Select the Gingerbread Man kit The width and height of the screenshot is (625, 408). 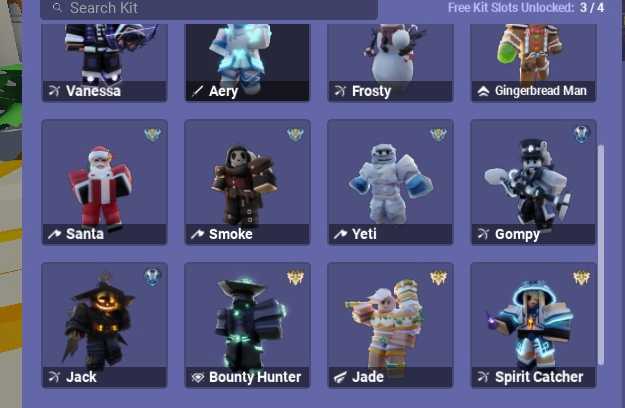click(533, 60)
